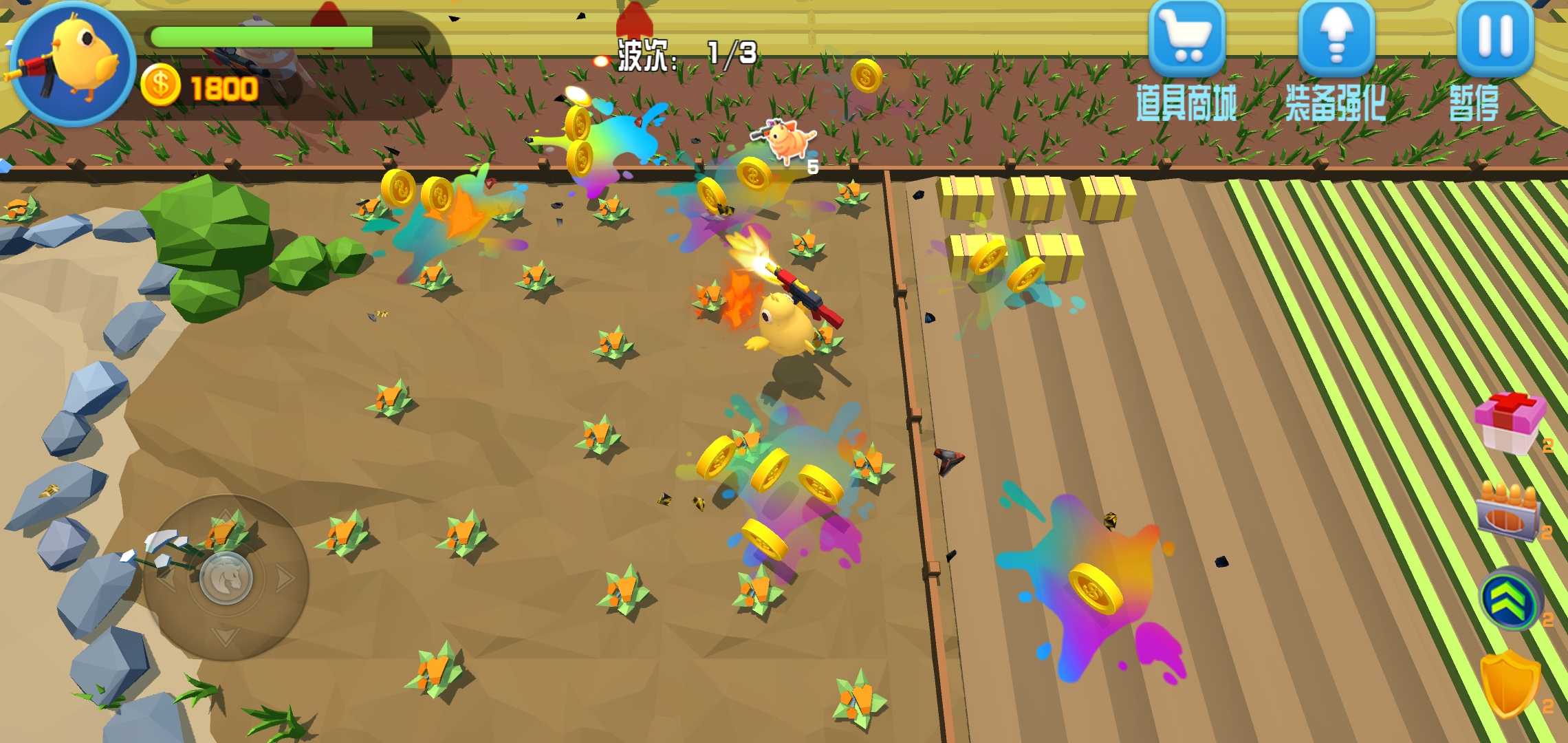Open the 道具商城 item shop
Image resolution: width=1568 pixels, height=743 pixels.
click(x=1186, y=40)
